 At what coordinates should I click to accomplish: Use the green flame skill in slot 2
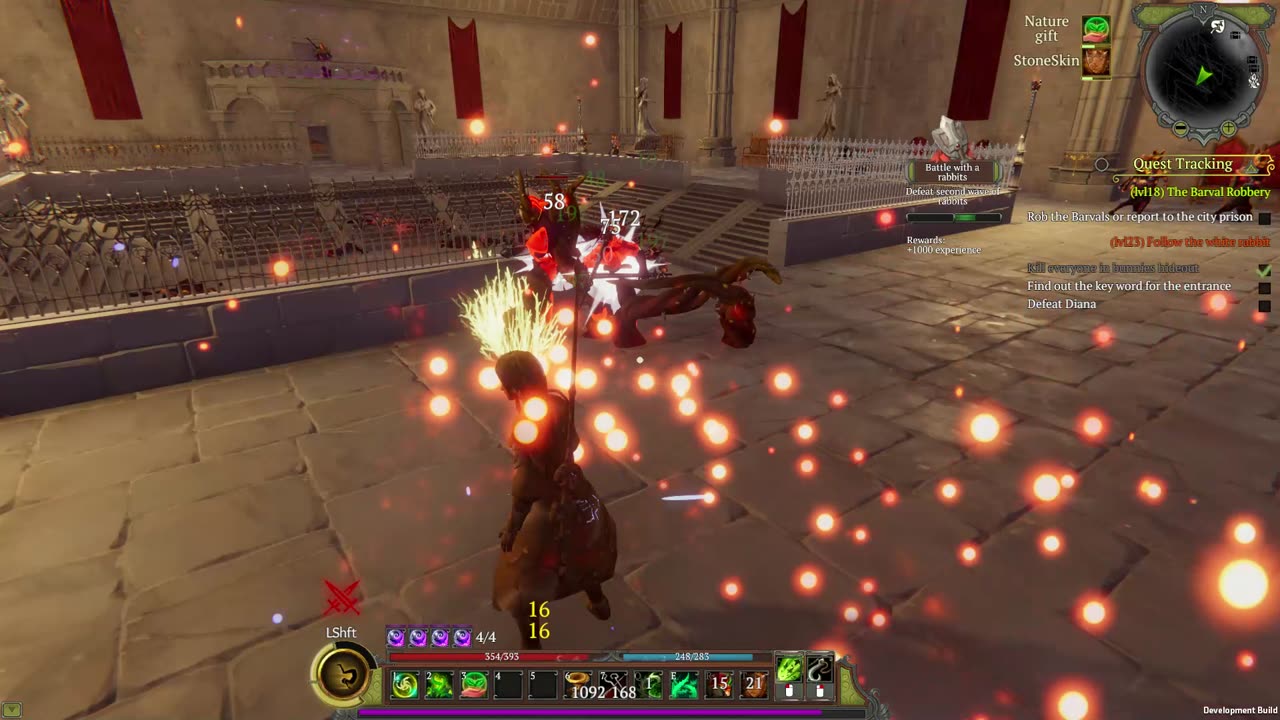[x=439, y=685]
